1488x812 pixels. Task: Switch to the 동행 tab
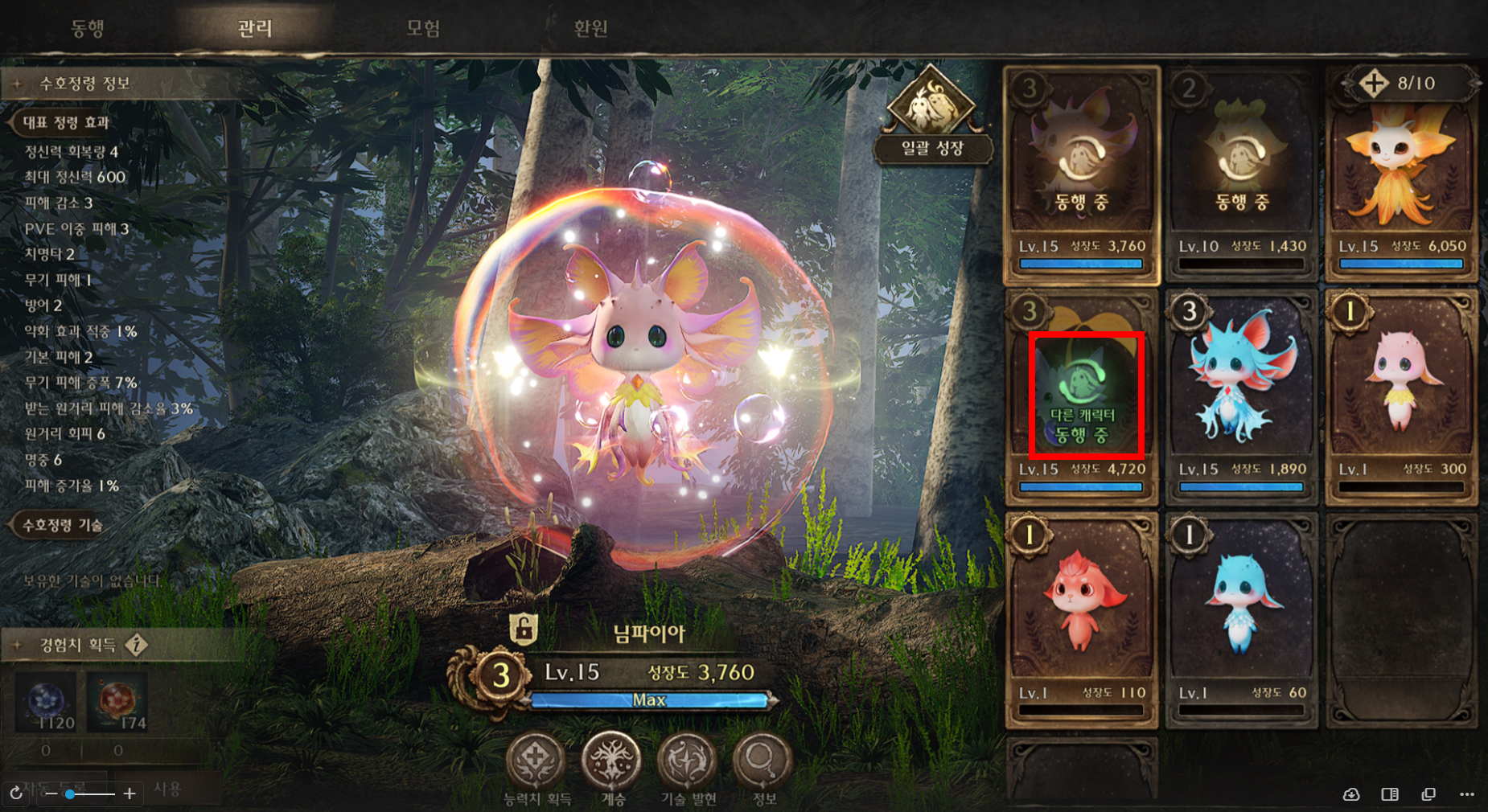click(x=88, y=29)
